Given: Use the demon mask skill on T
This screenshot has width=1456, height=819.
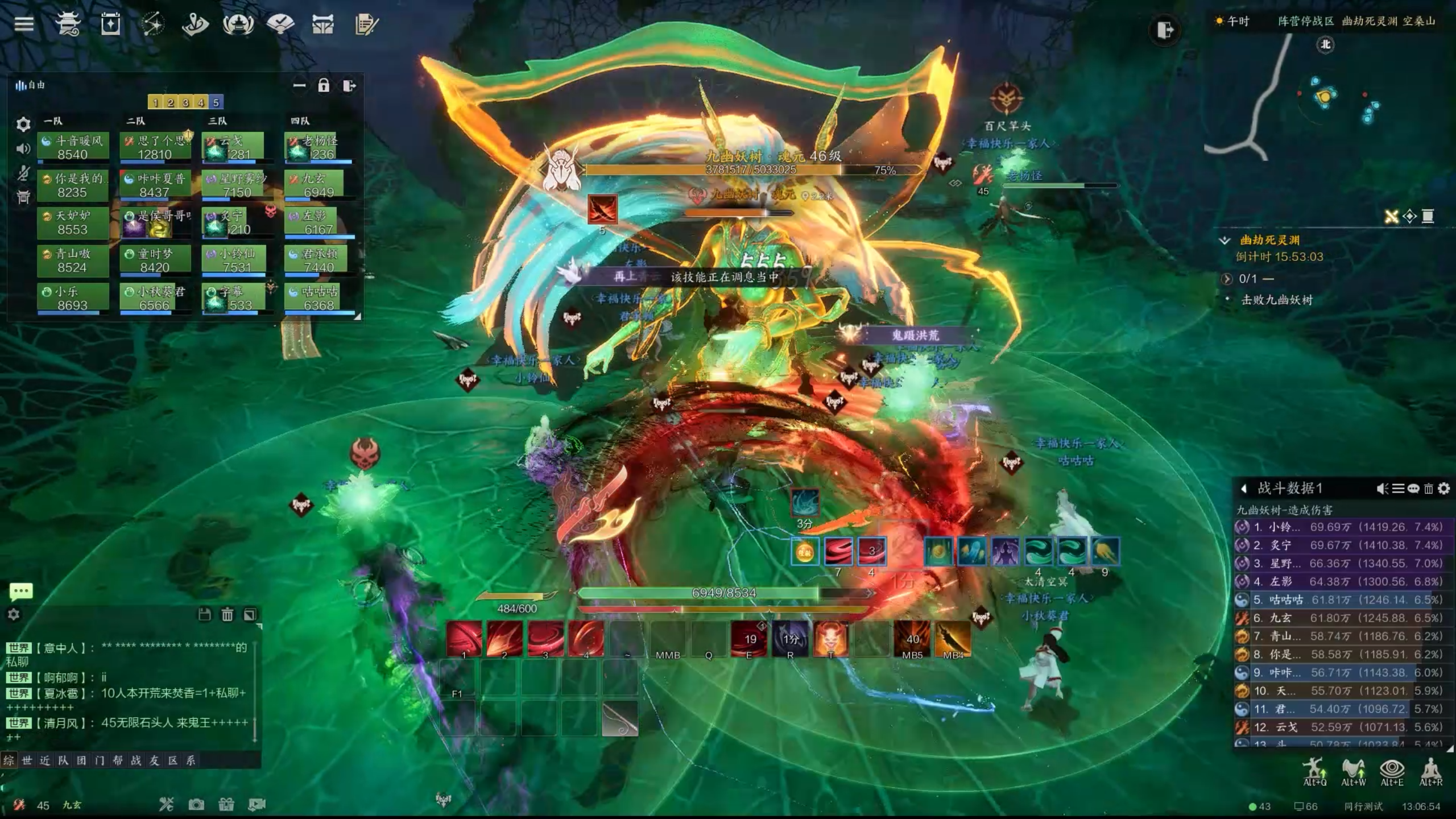Looking at the screenshot, I should [x=830, y=639].
